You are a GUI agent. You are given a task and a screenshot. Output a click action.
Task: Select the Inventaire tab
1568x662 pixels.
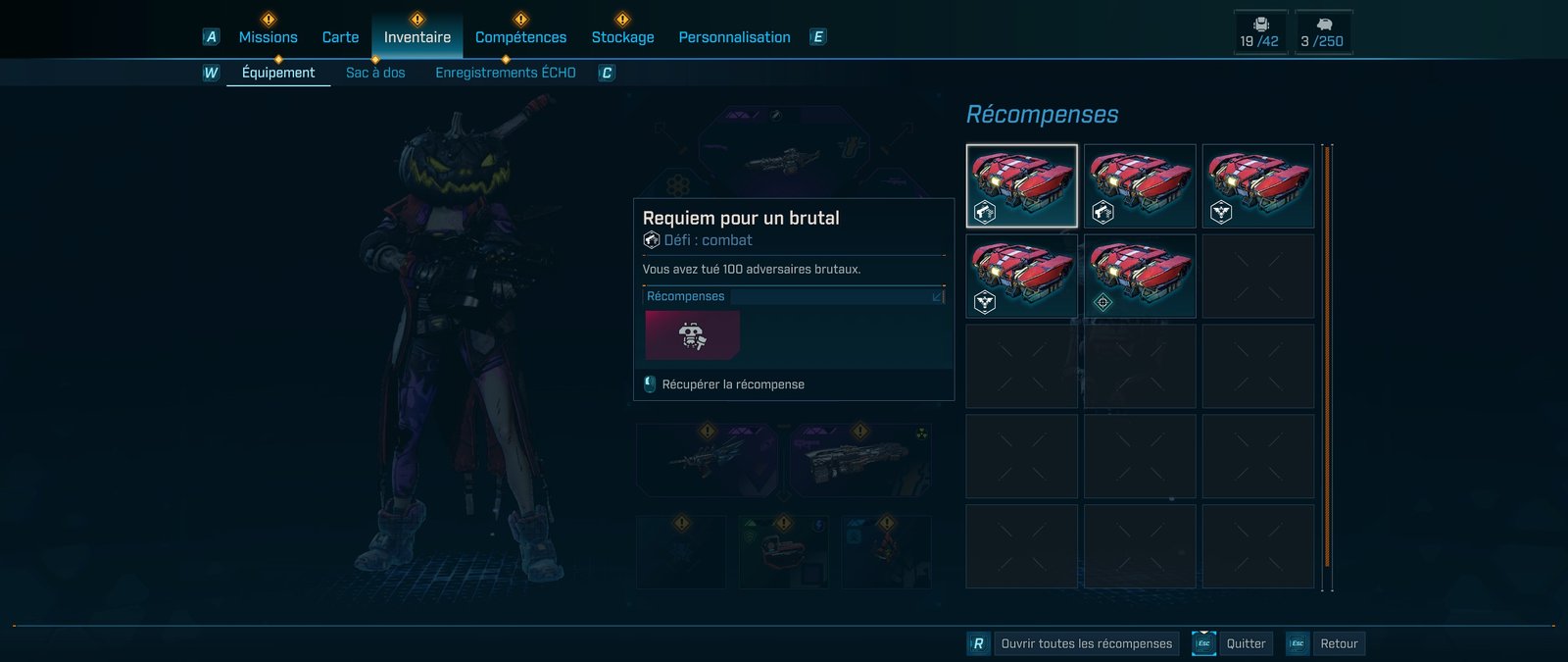tap(417, 37)
